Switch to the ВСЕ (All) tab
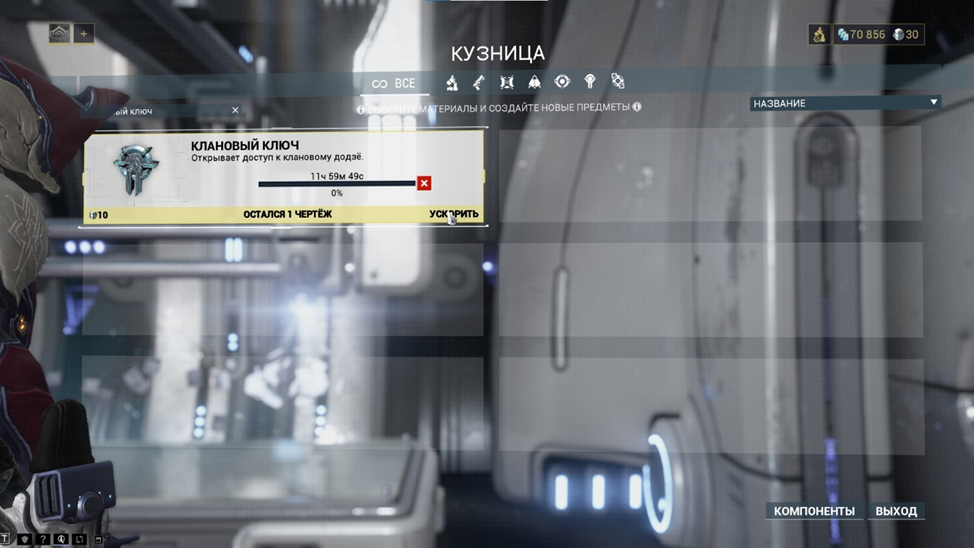 394,84
